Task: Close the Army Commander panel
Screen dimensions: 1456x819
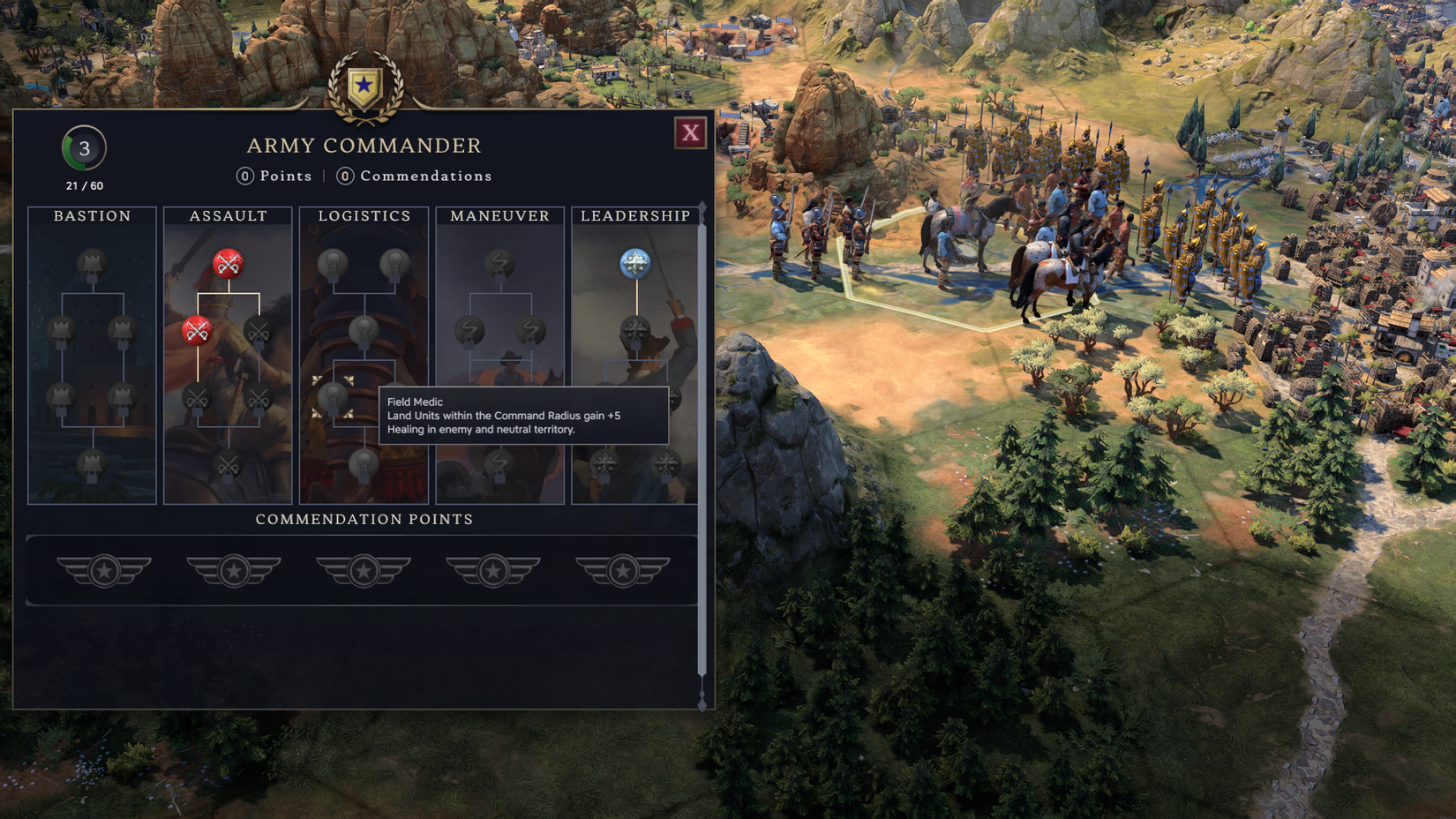Action: click(x=691, y=133)
